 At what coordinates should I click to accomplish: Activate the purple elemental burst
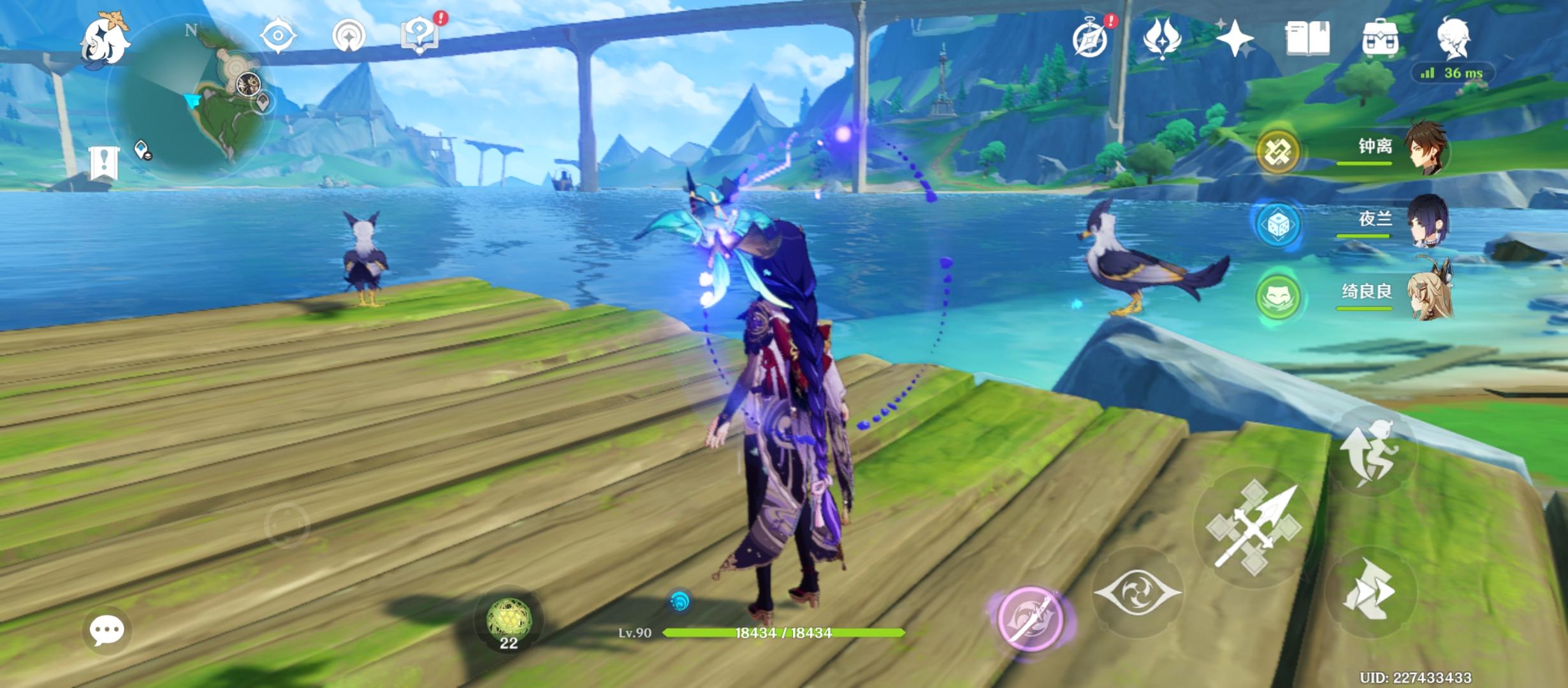point(1029,618)
